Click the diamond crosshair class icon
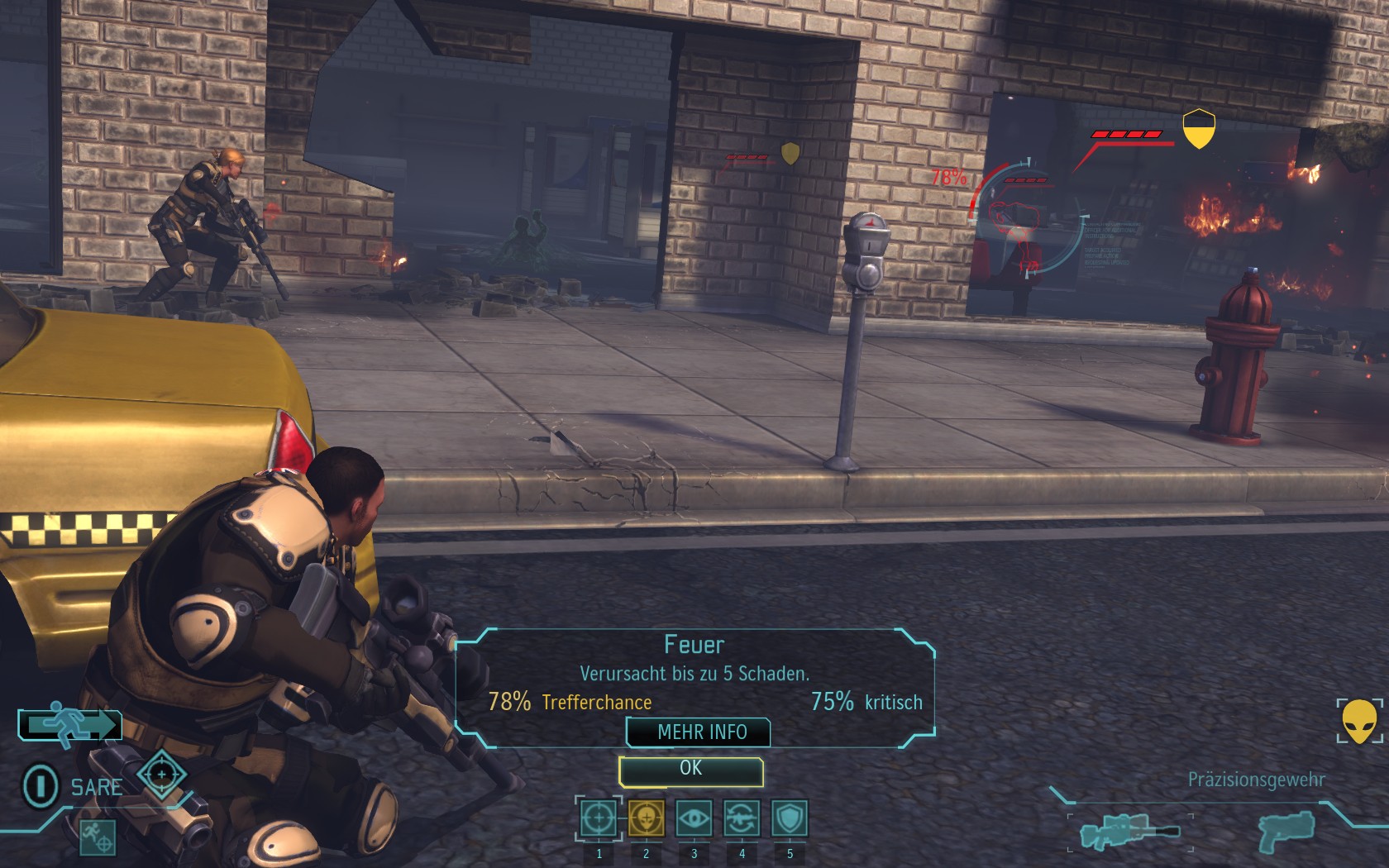Viewport: 1389px width, 868px height. pos(161,775)
